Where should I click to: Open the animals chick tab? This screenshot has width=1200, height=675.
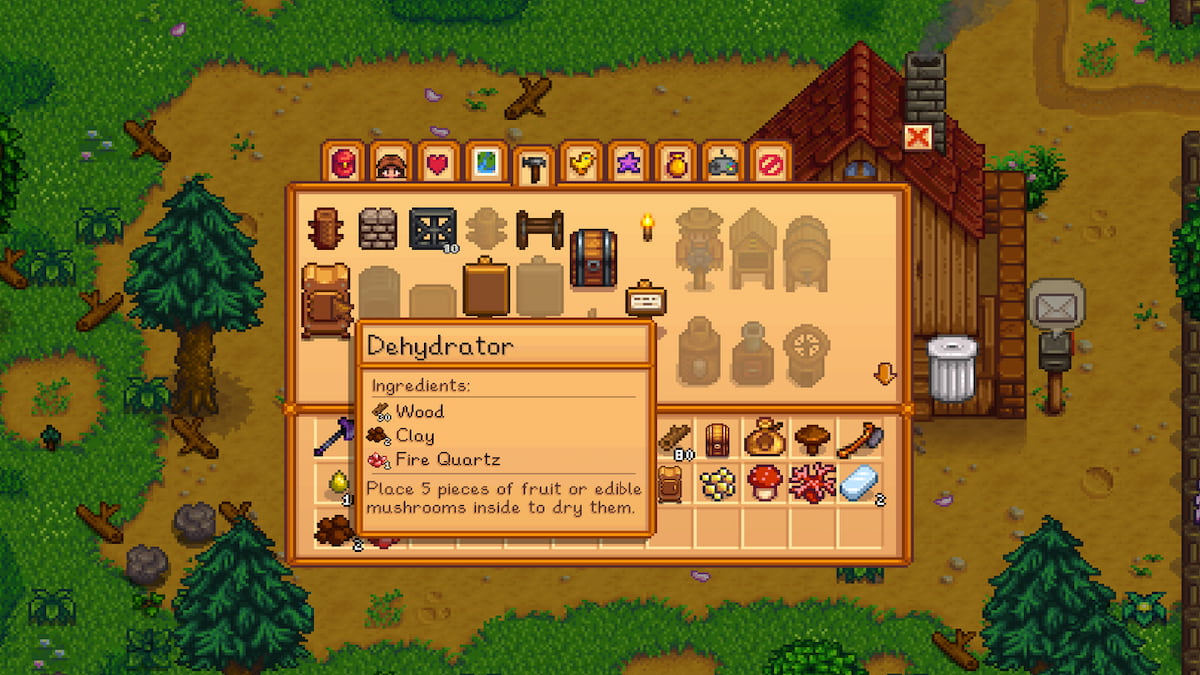pyautogui.click(x=580, y=163)
